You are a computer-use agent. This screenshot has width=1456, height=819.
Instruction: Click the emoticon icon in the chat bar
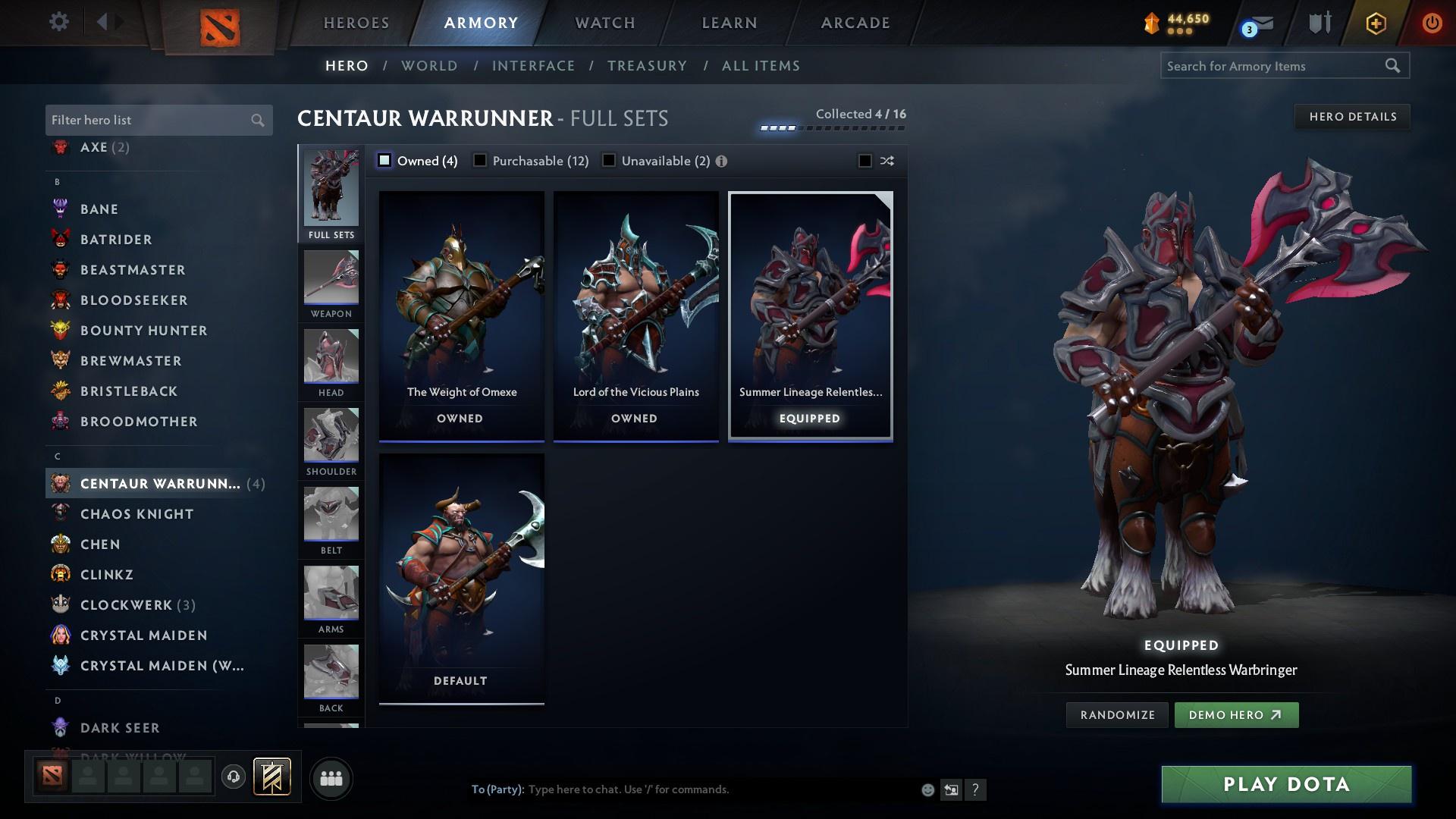pyautogui.click(x=927, y=789)
